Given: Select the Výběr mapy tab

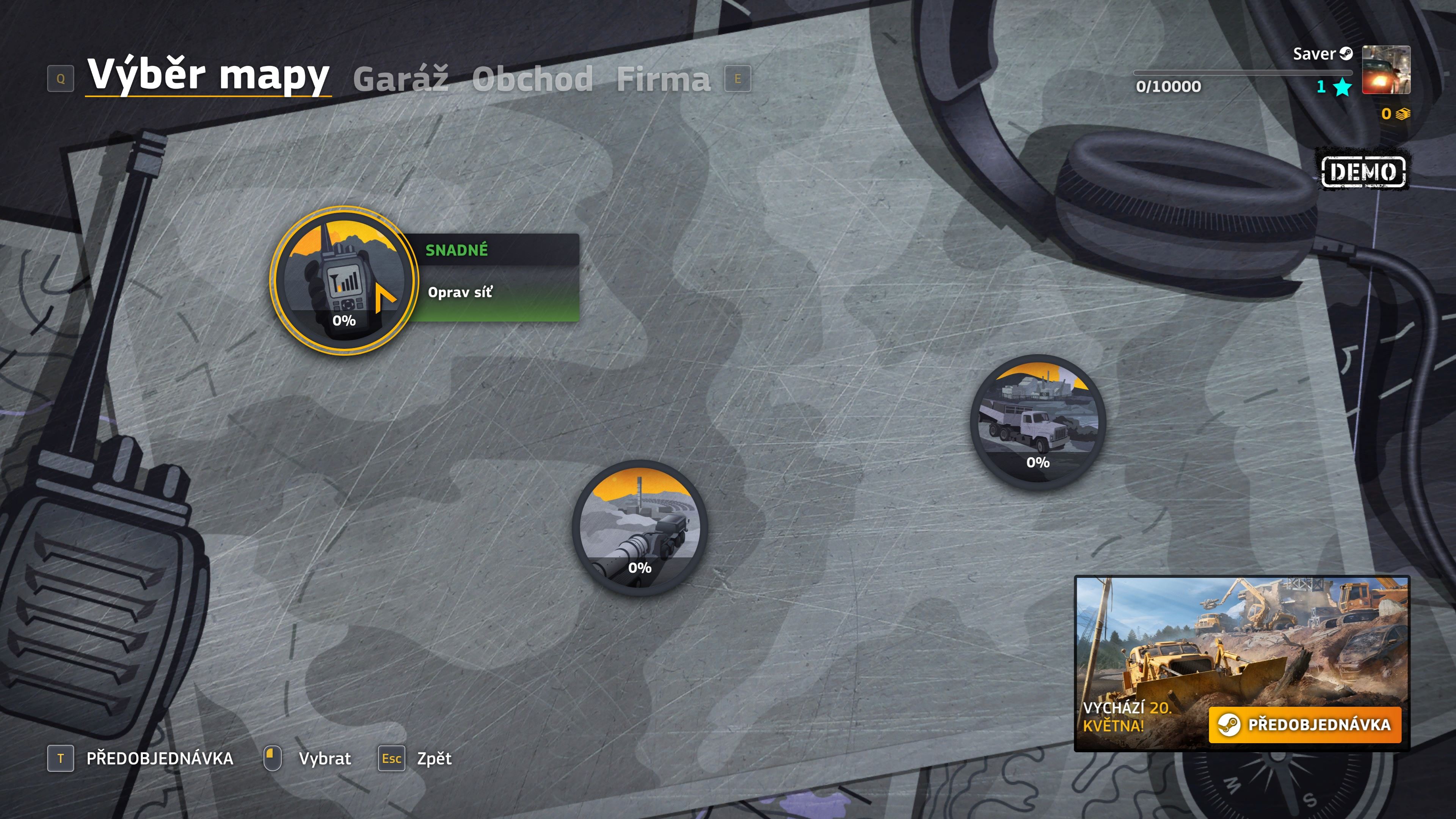Looking at the screenshot, I should [208, 75].
